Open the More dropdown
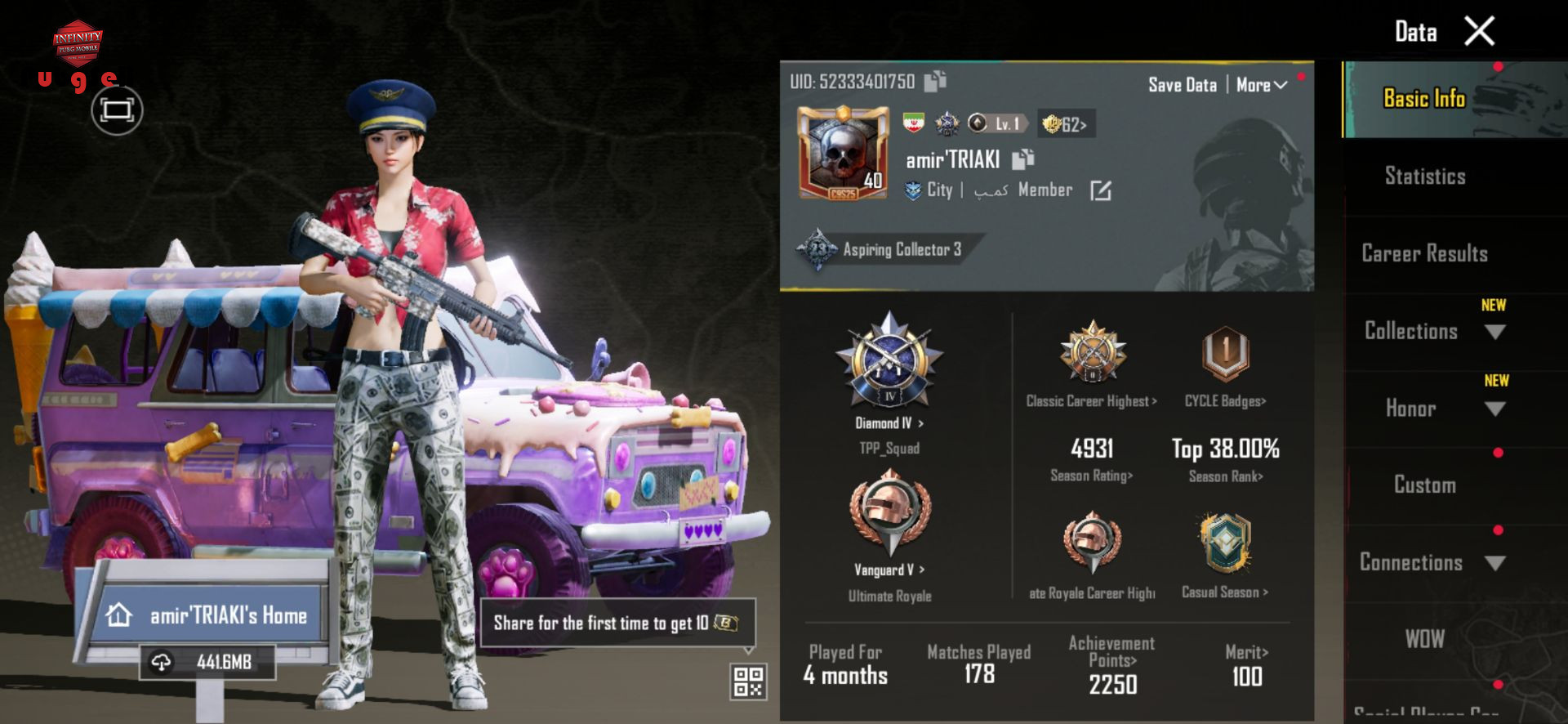 tap(1261, 85)
